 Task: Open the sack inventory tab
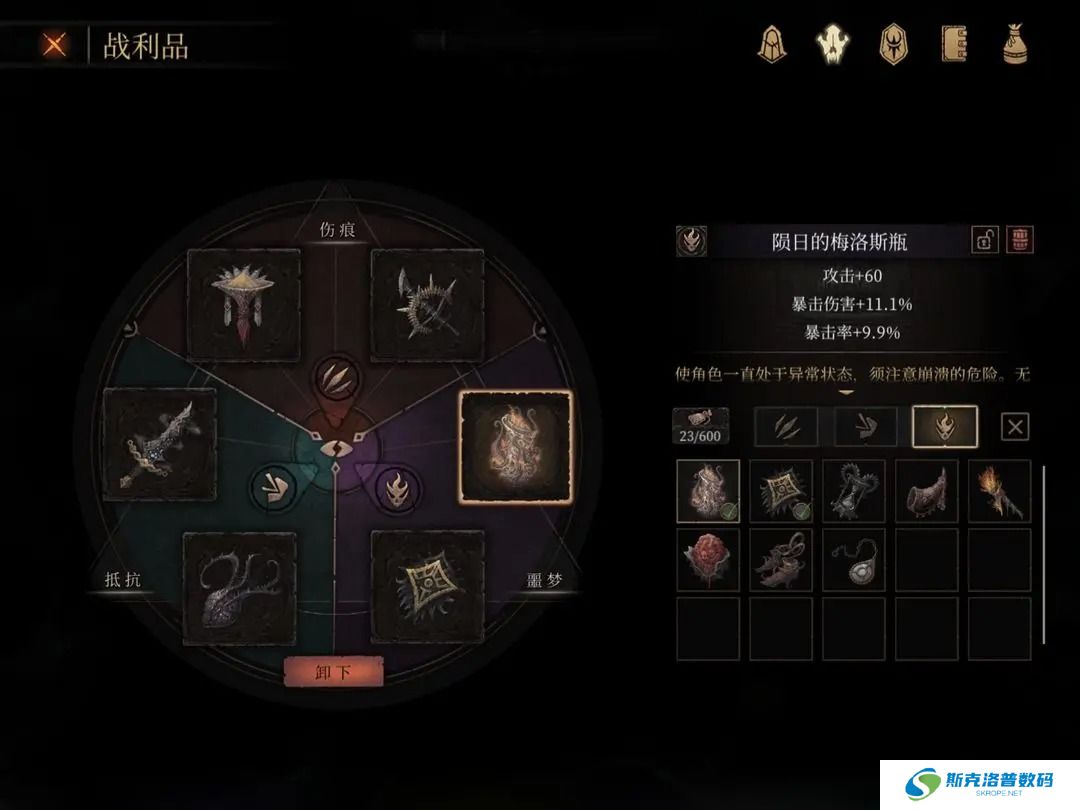(x=1015, y=44)
